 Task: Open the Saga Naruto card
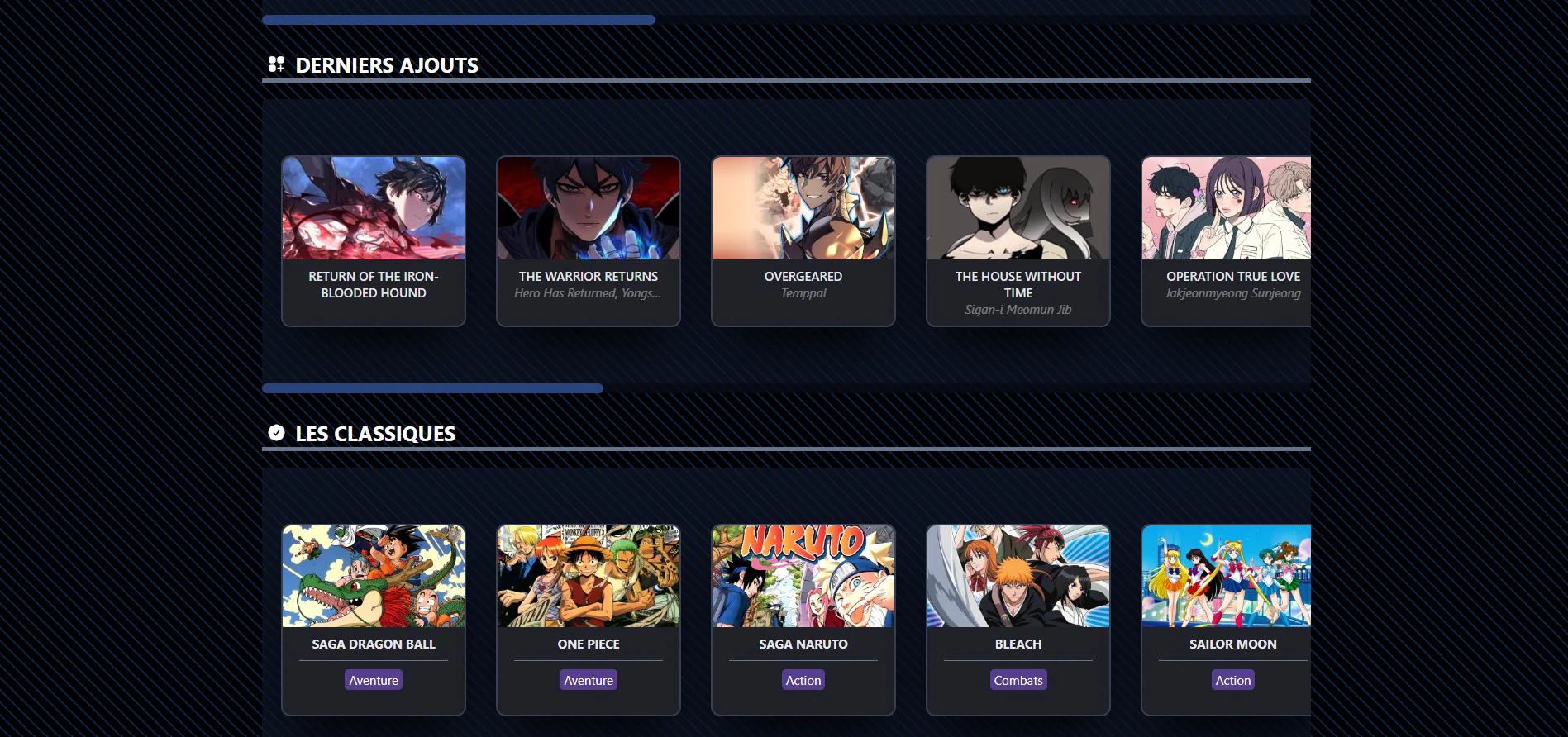pyautogui.click(x=803, y=595)
